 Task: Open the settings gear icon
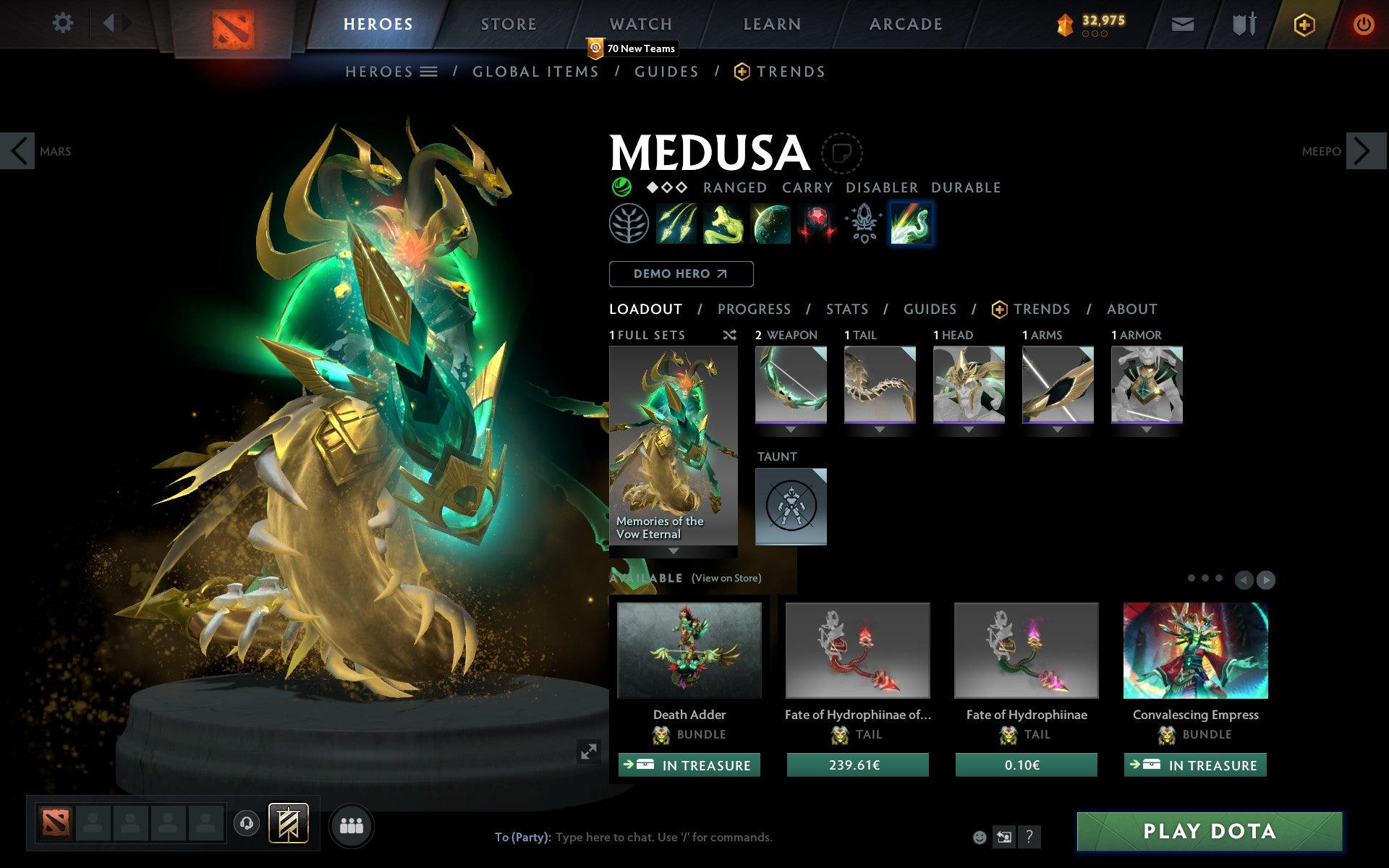[64, 23]
